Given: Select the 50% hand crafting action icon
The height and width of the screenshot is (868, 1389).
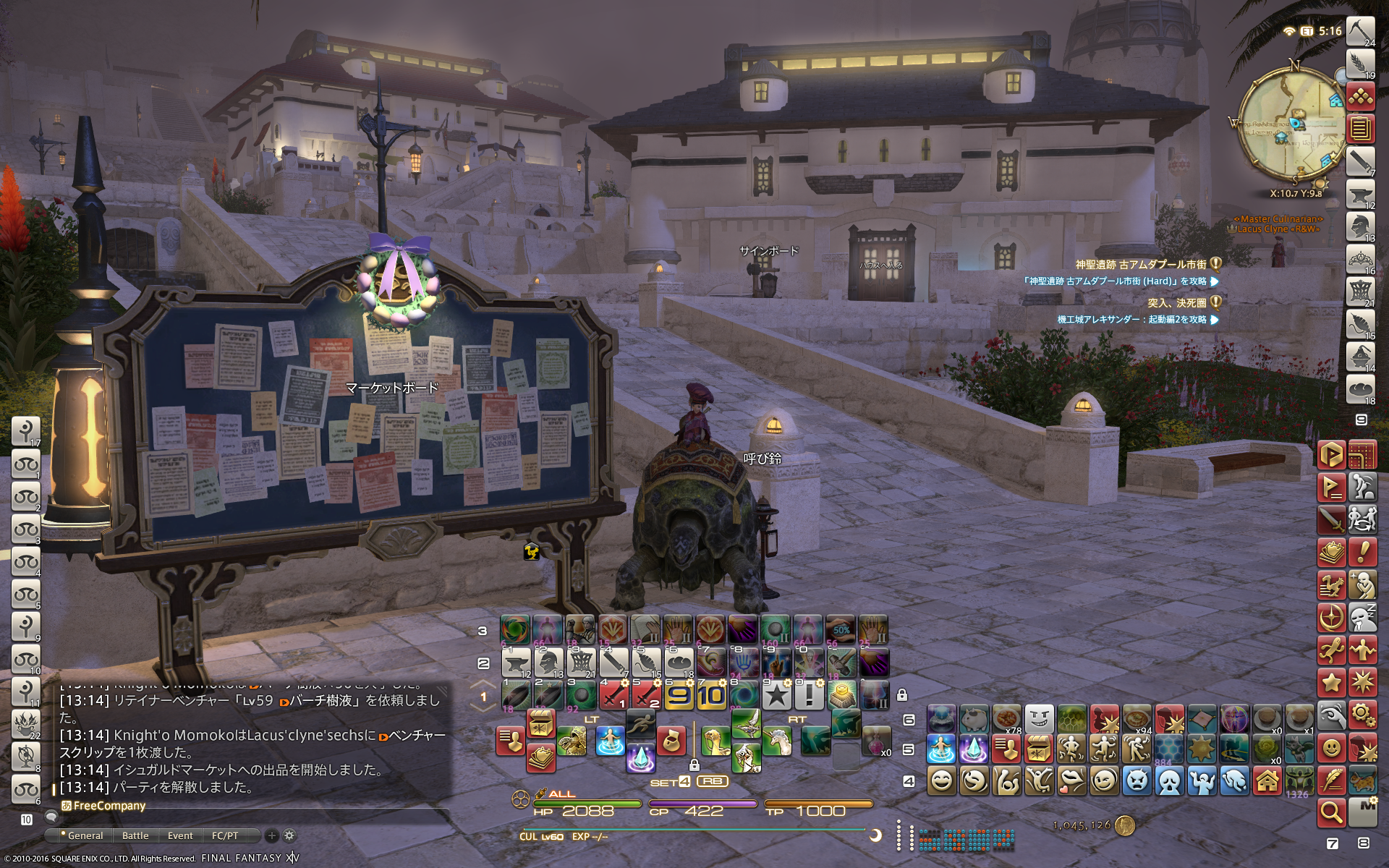Looking at the screenshot, I should tap(841, 631).
